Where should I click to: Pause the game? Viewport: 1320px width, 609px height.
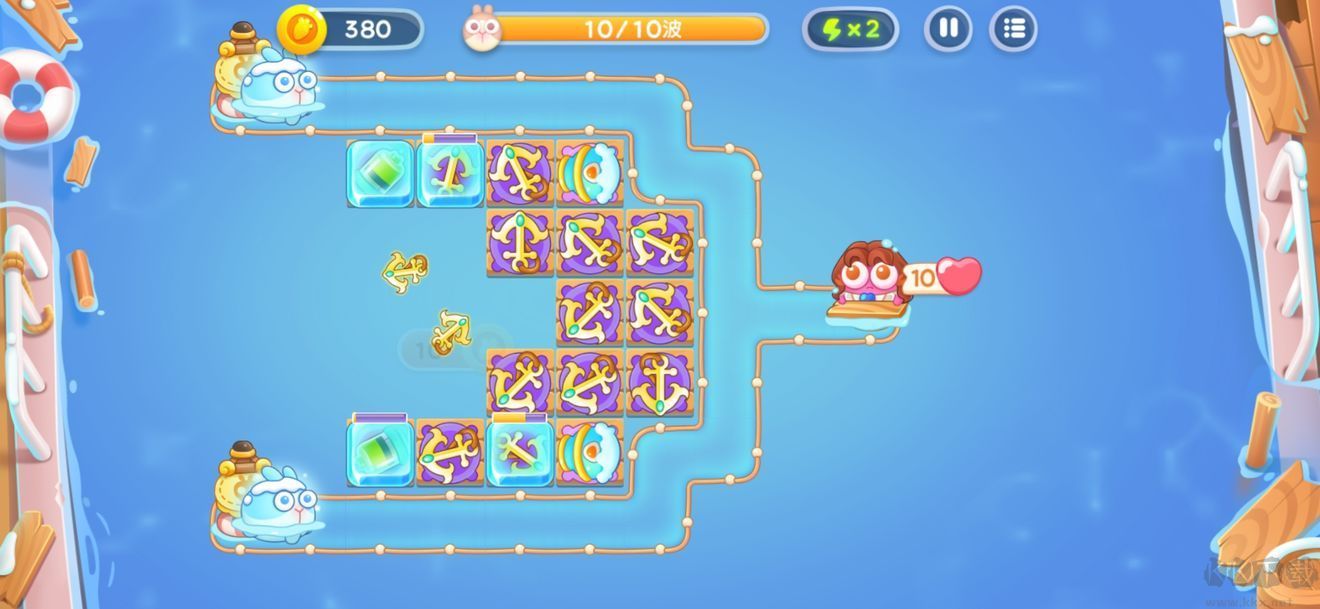[x=948, y=29]
